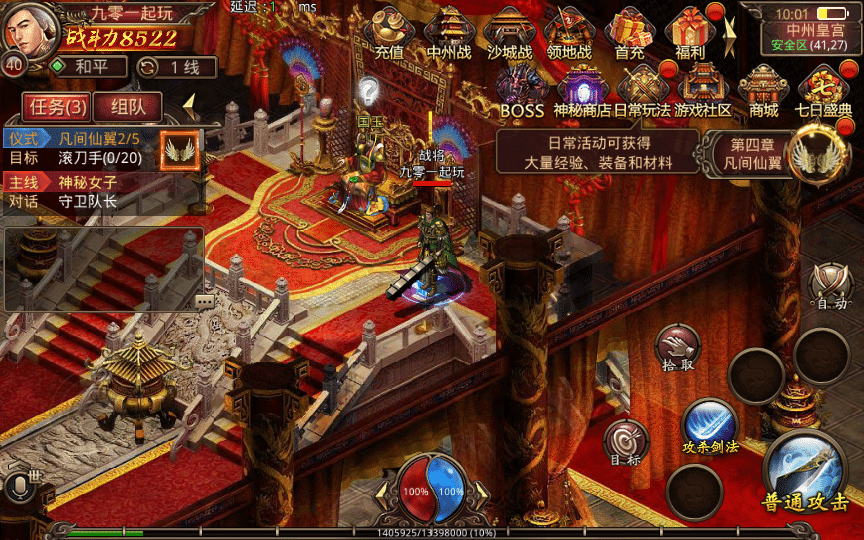Toggle the 和平 attack mode

87,67
